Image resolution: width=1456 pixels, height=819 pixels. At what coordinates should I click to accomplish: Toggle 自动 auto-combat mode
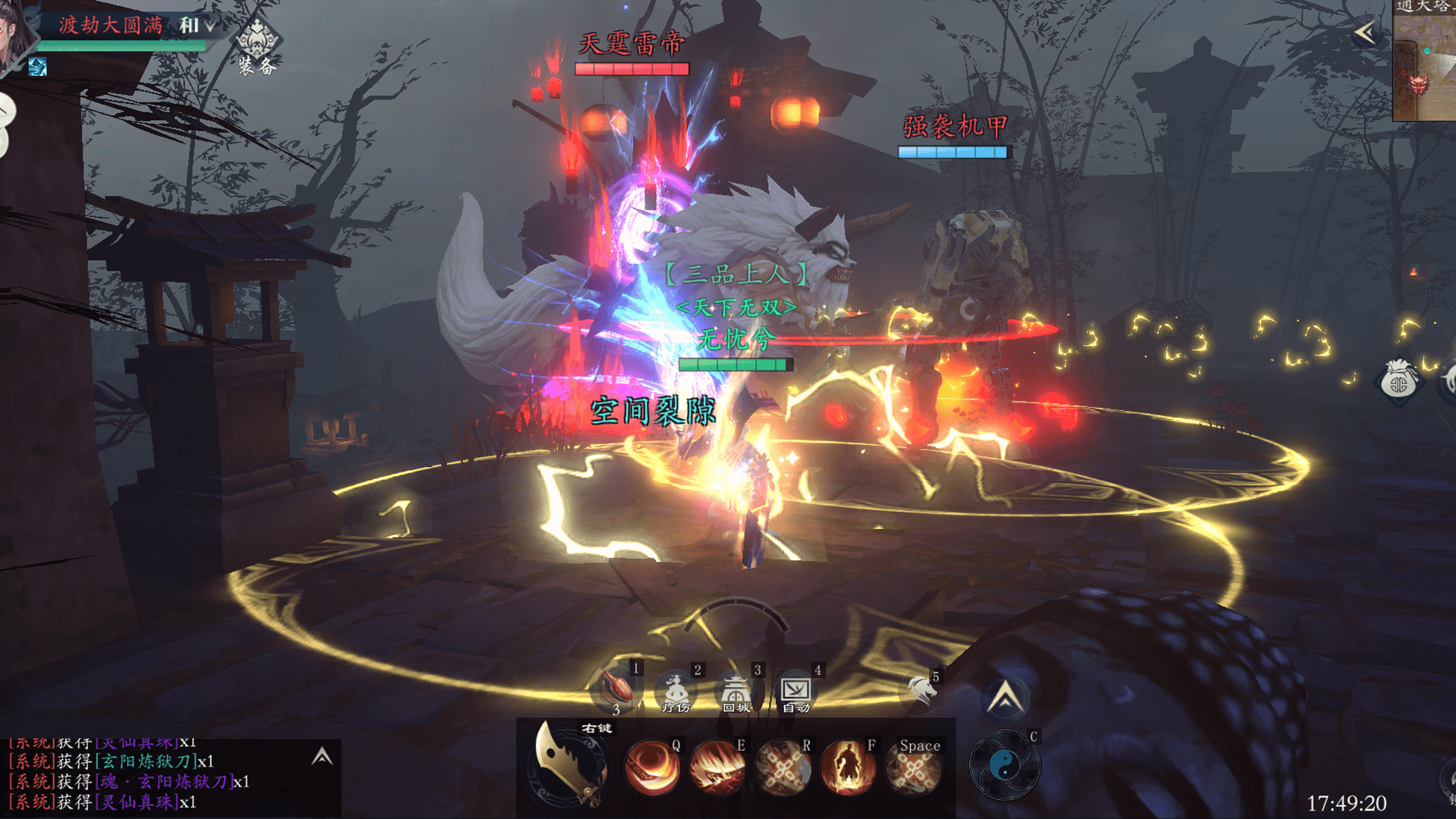(x=796, y=692)
